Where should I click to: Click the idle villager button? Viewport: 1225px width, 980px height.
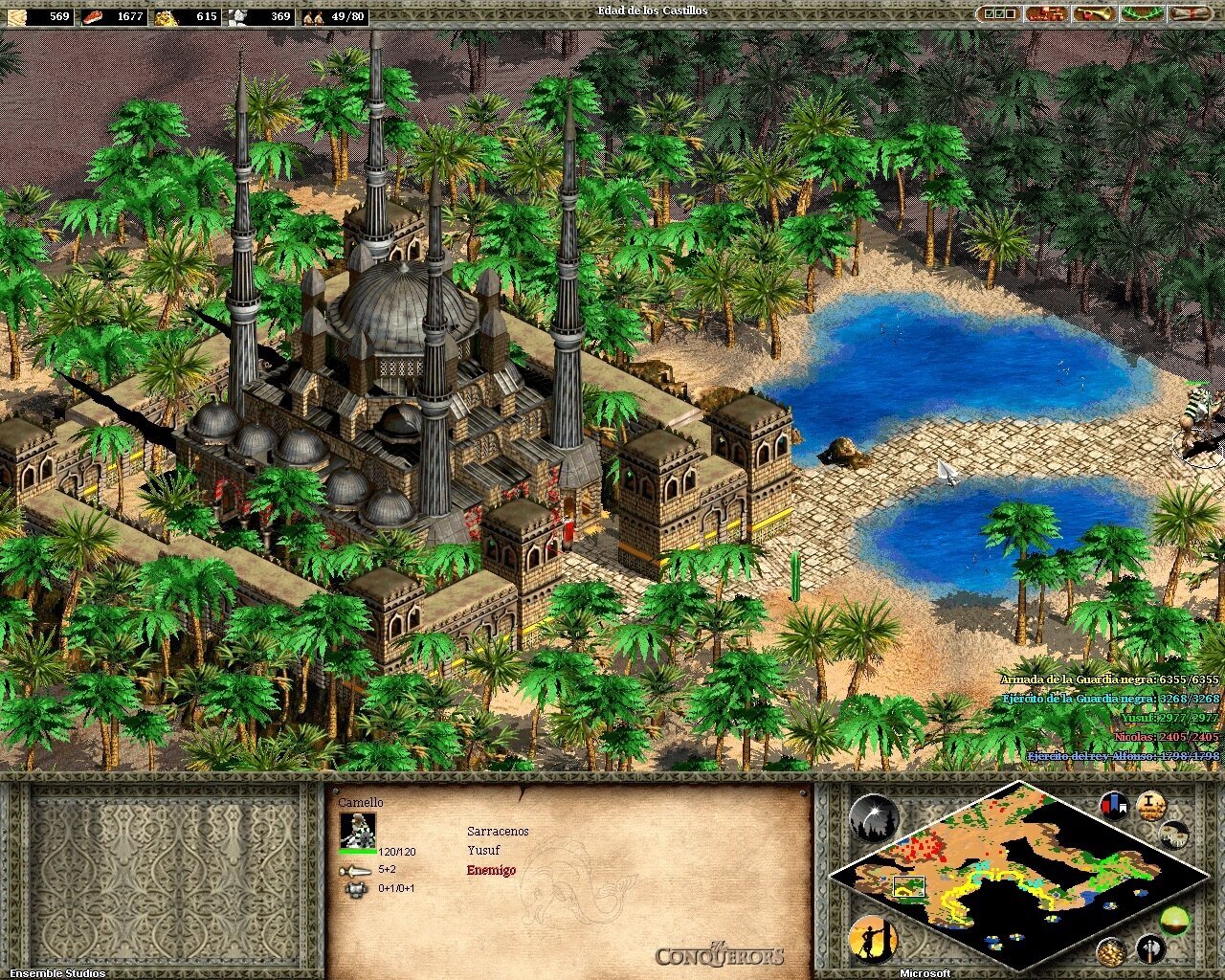pos(873,939)
